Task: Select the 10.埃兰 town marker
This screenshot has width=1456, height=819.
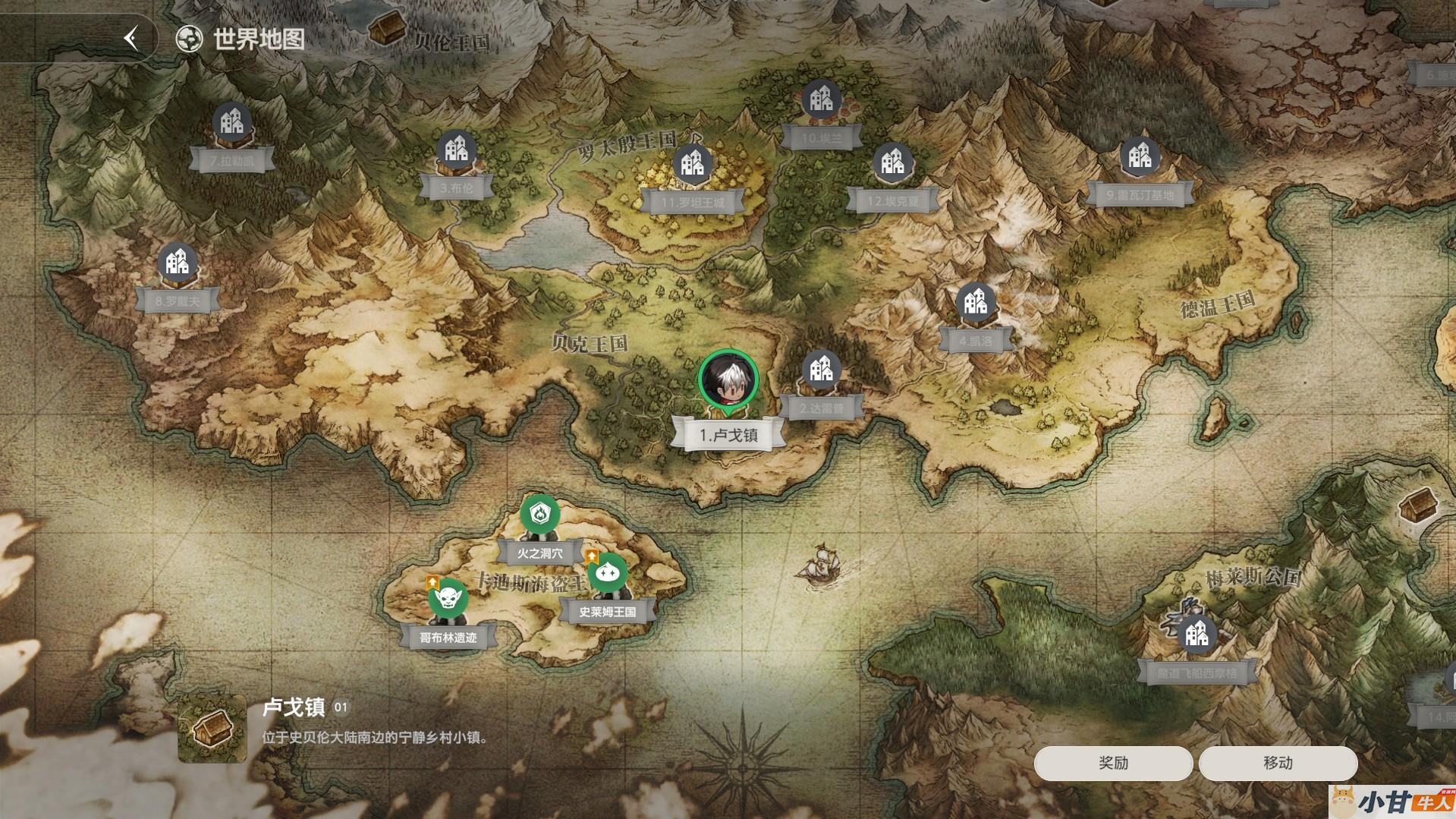Action: [x=821, y=99]
